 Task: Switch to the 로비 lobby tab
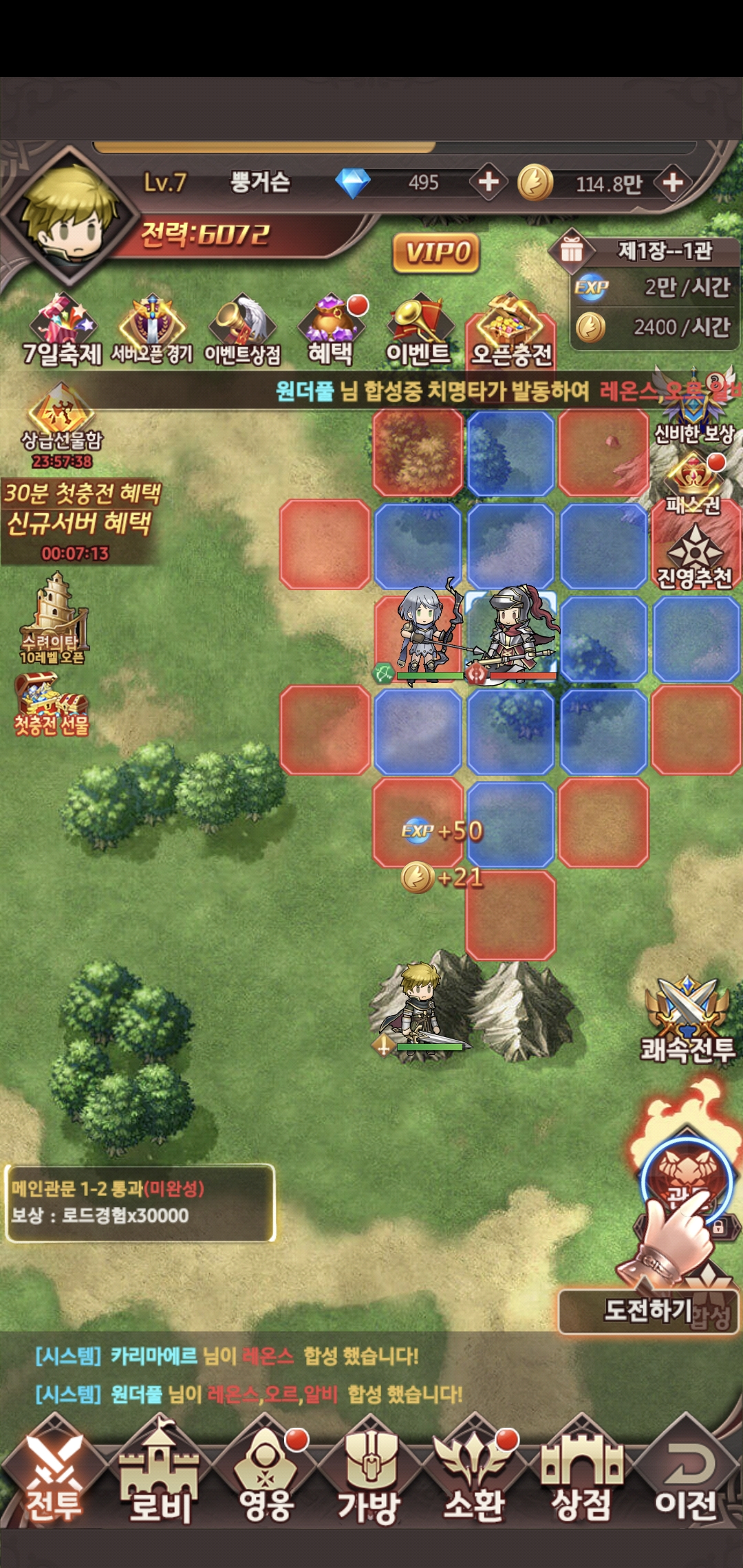(x=160, y=1473)
